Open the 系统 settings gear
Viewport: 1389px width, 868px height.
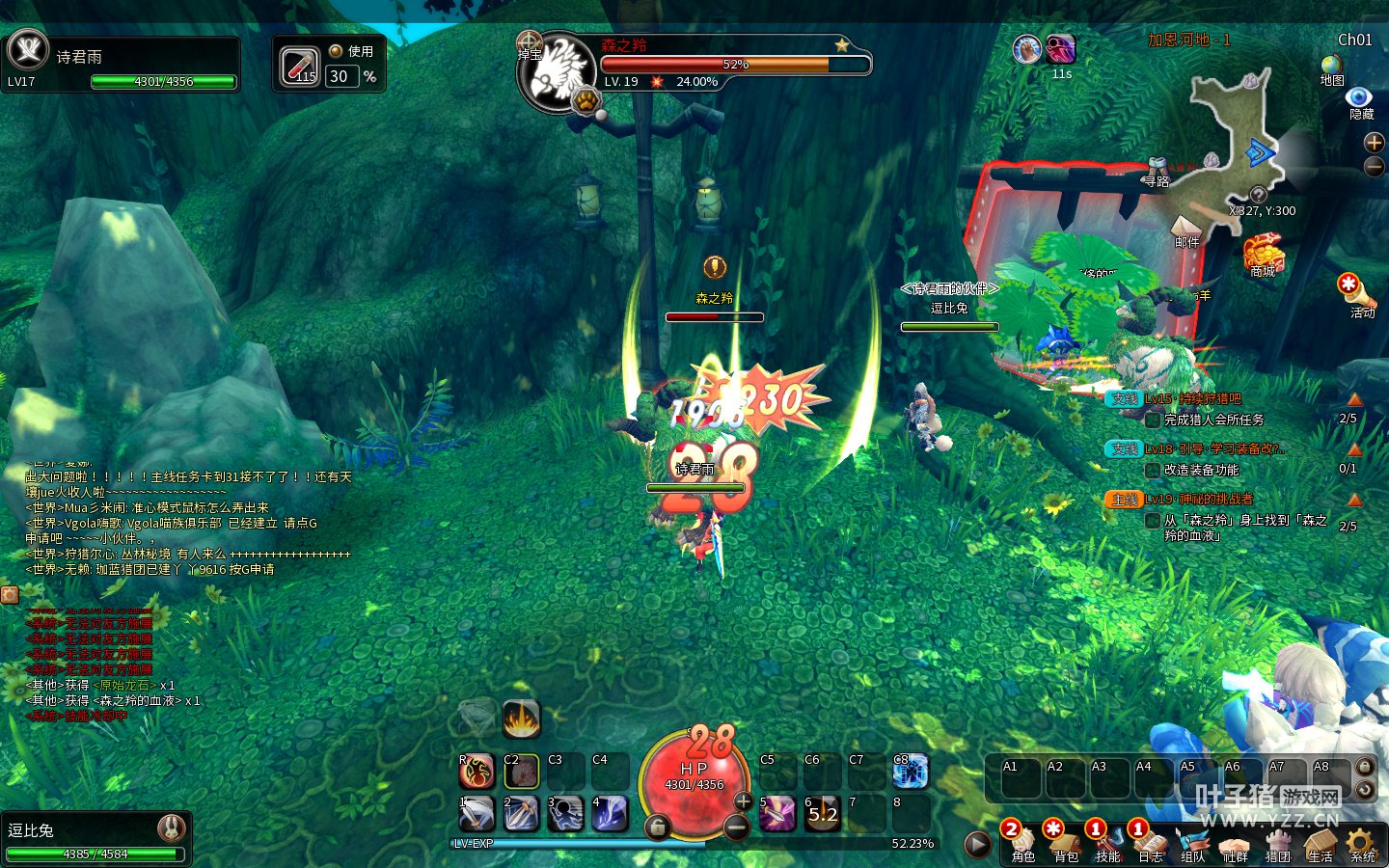click(1362, 842)
